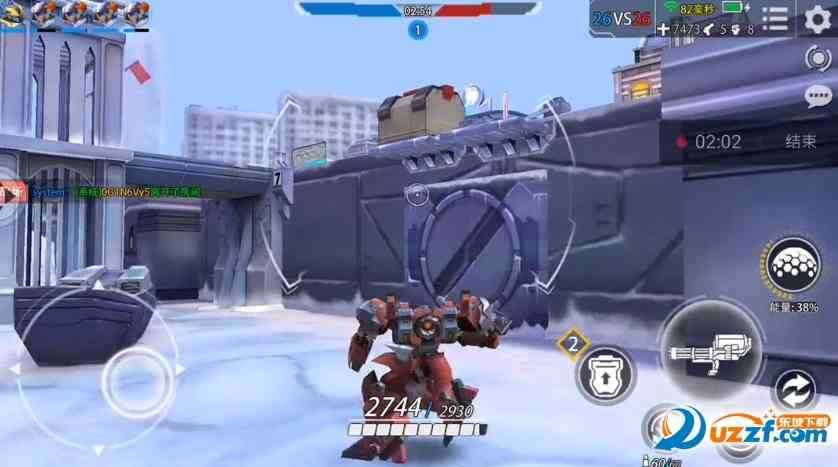Open the settings gear menu
838x467 pixels.
click(817, 19)
